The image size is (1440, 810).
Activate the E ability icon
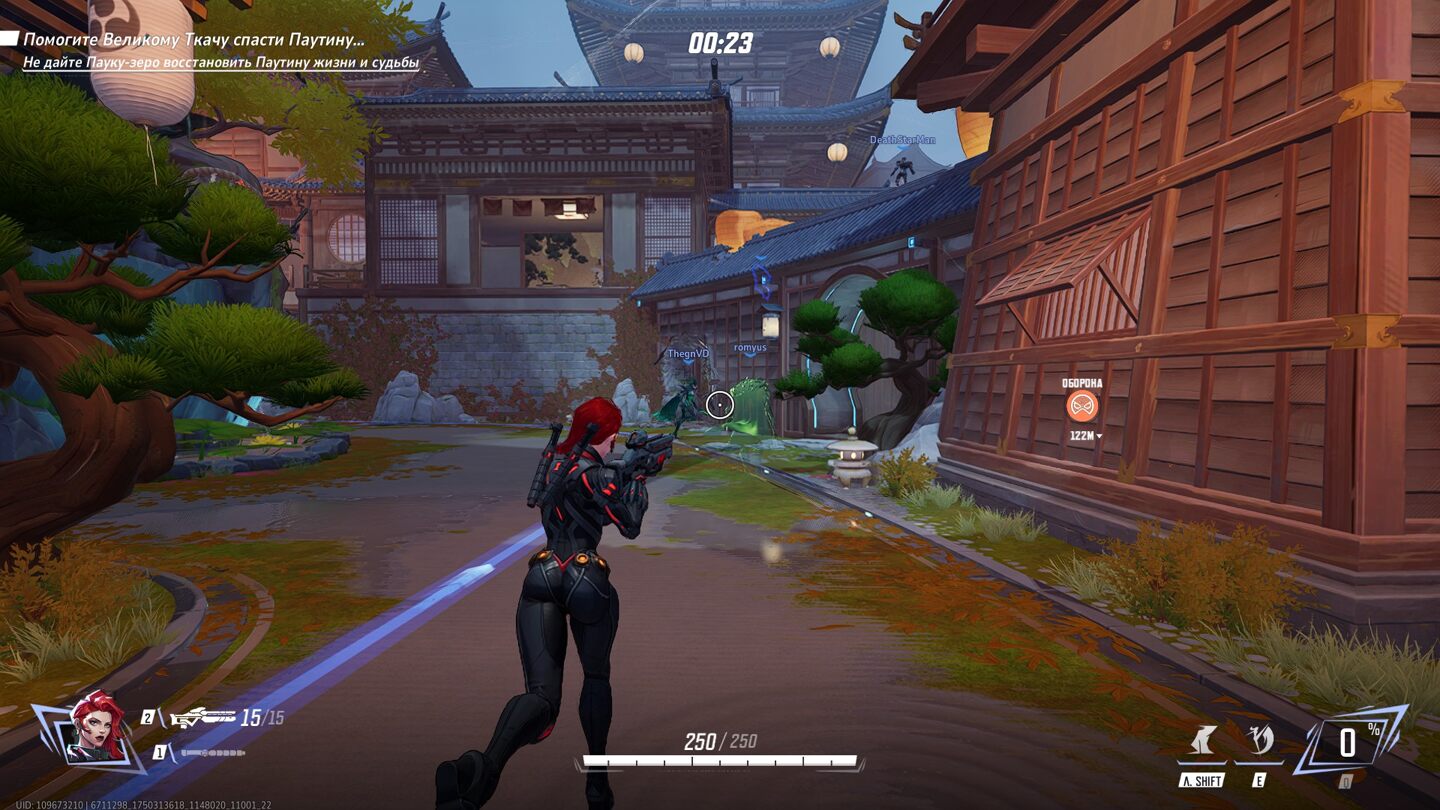pyautogui.click(x=1258, y=744)
